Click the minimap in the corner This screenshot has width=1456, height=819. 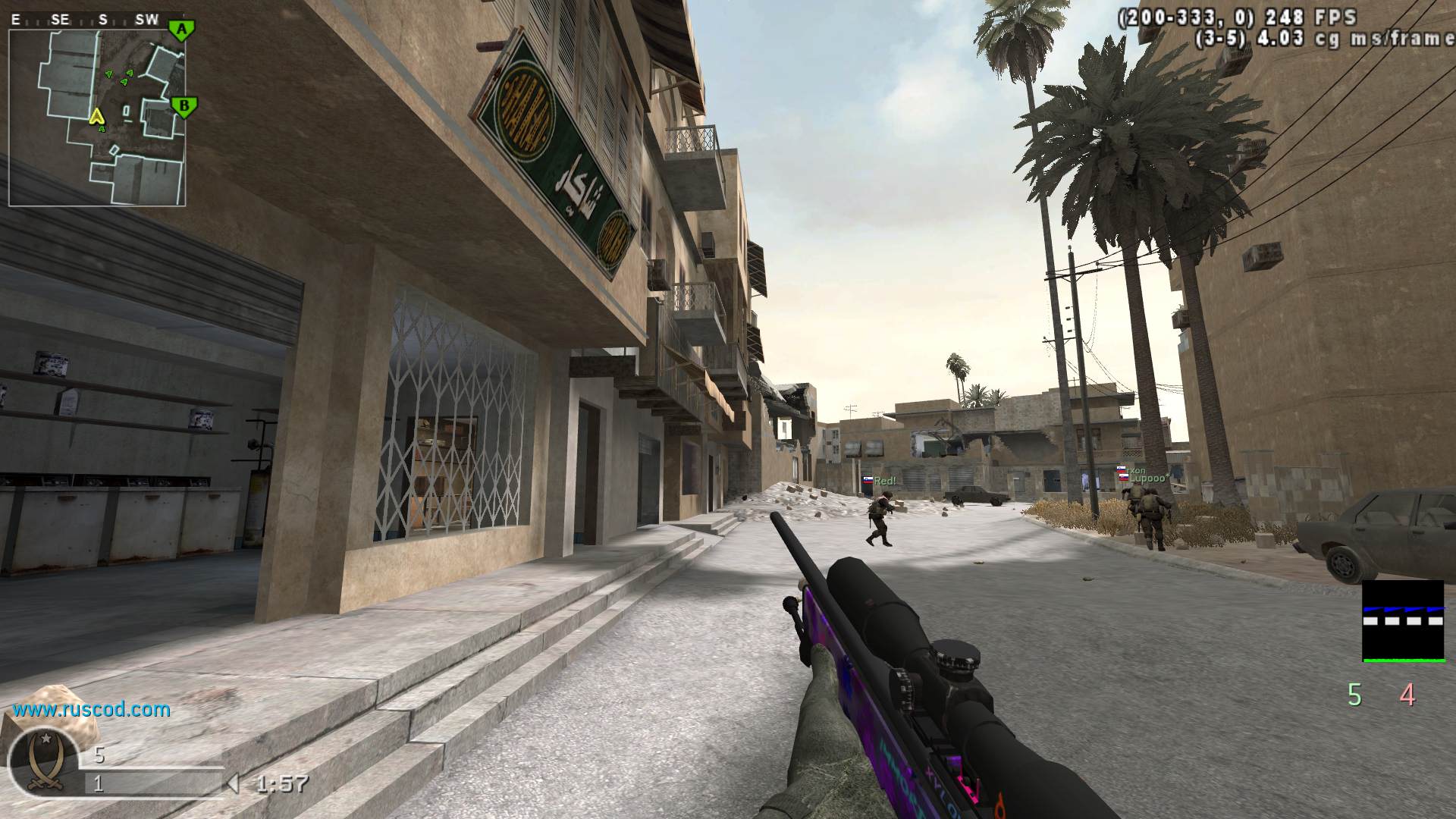coord(97,118)
